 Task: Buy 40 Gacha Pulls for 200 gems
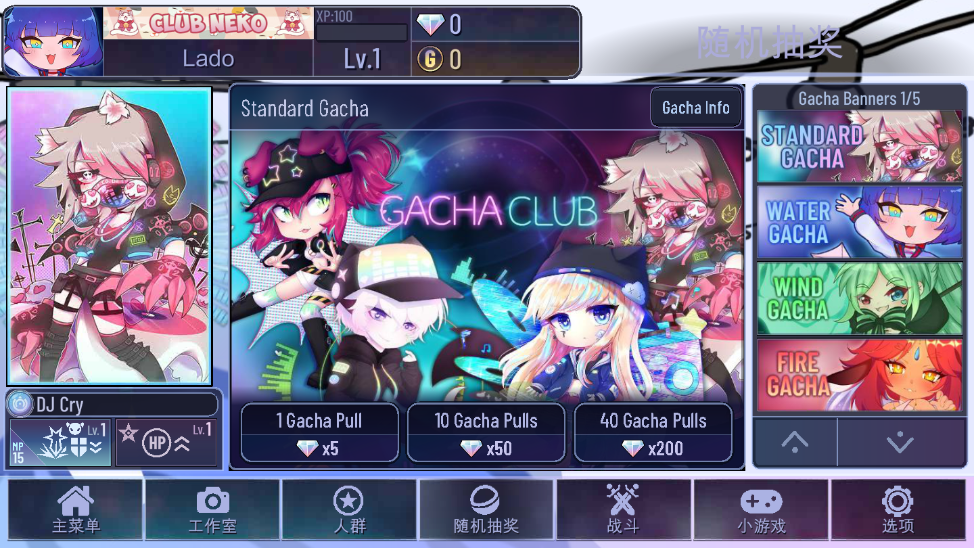653,433
